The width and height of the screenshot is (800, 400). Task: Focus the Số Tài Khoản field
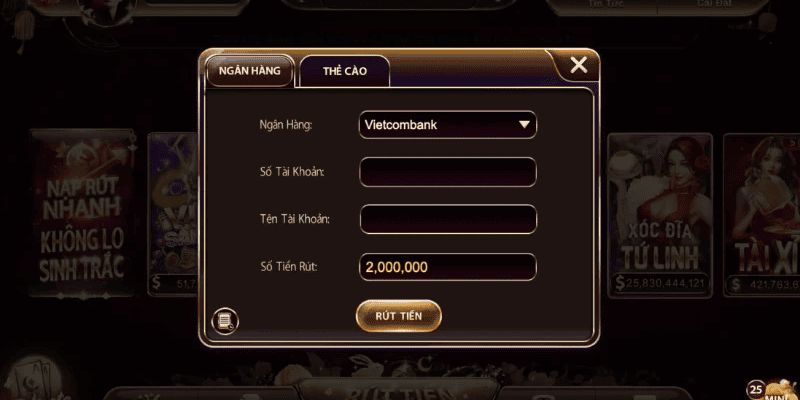click(448, 172)
